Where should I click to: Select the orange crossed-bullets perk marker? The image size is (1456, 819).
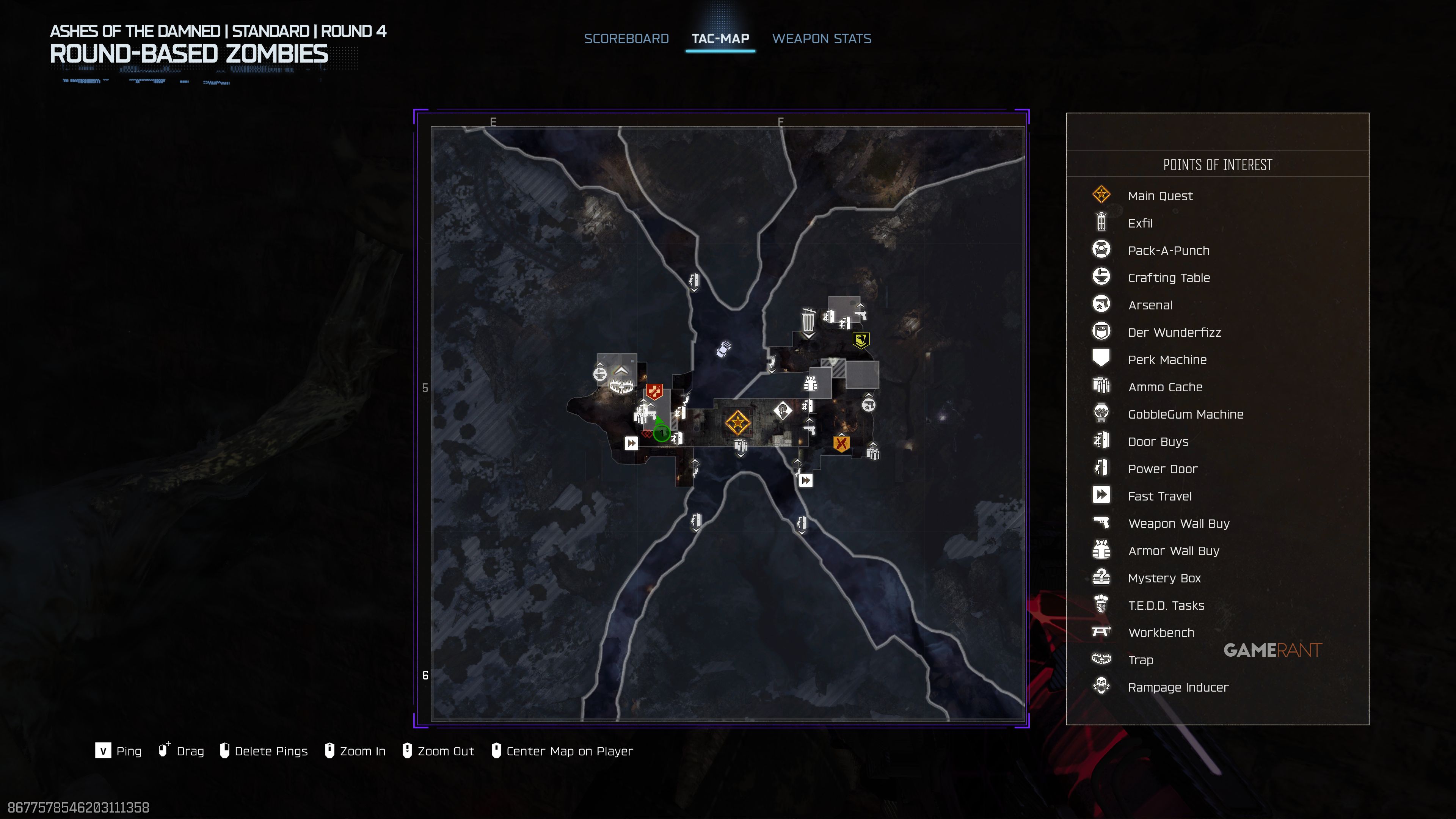coord(841,443)
